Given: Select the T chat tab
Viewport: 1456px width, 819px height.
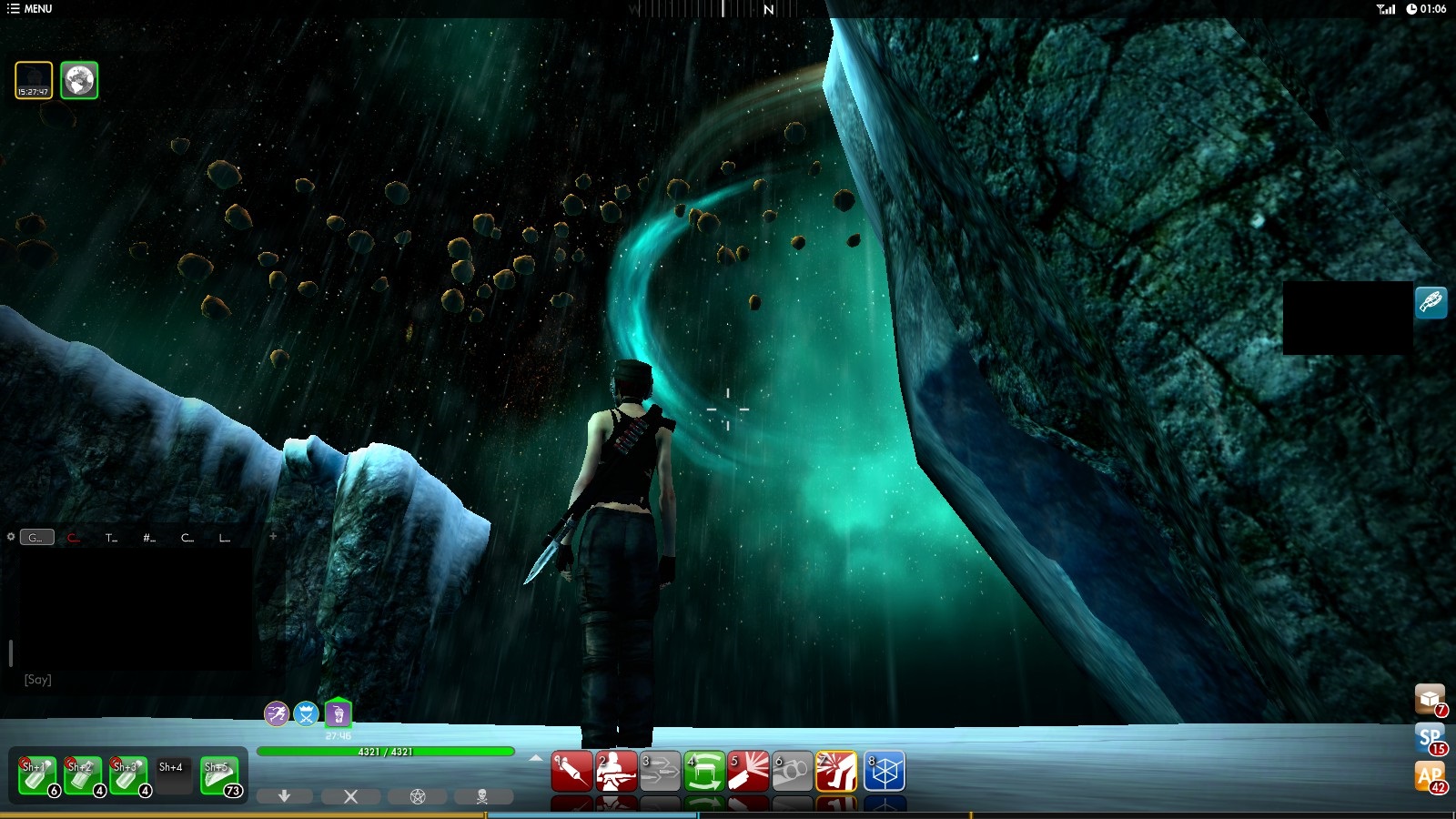Looking at the screenshot, I should [x=111, y=538].
